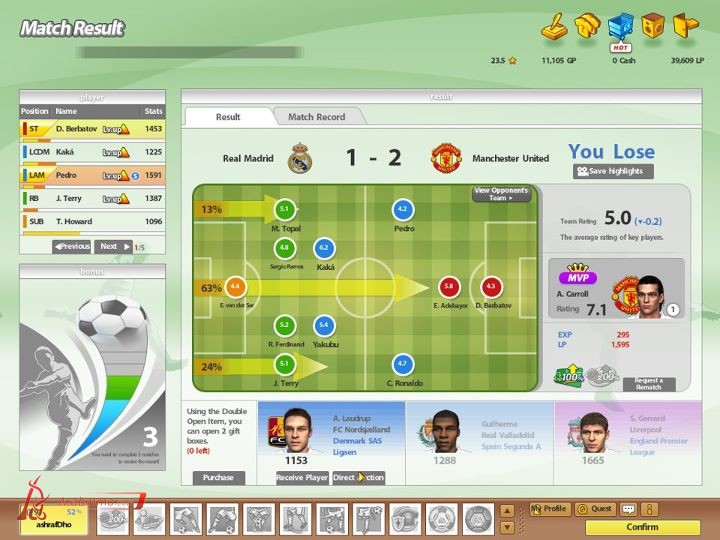Switch to the Match Record tab
Image resolution: width=720 pixels, height=540 pixels.
pyautogui.click(x=316, y=117)
